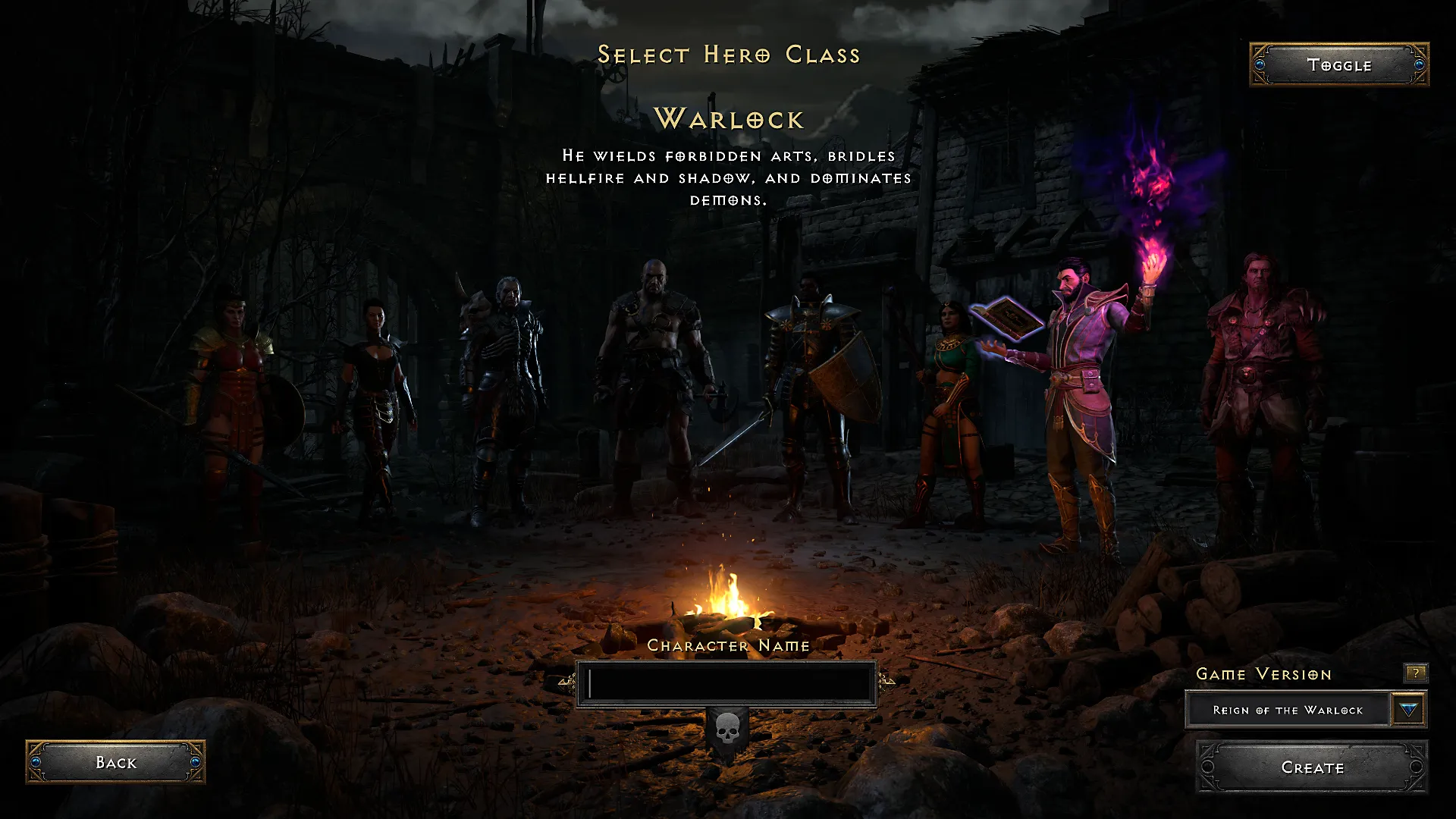Click the Select Hero Class heading

(x=729, y=55)
